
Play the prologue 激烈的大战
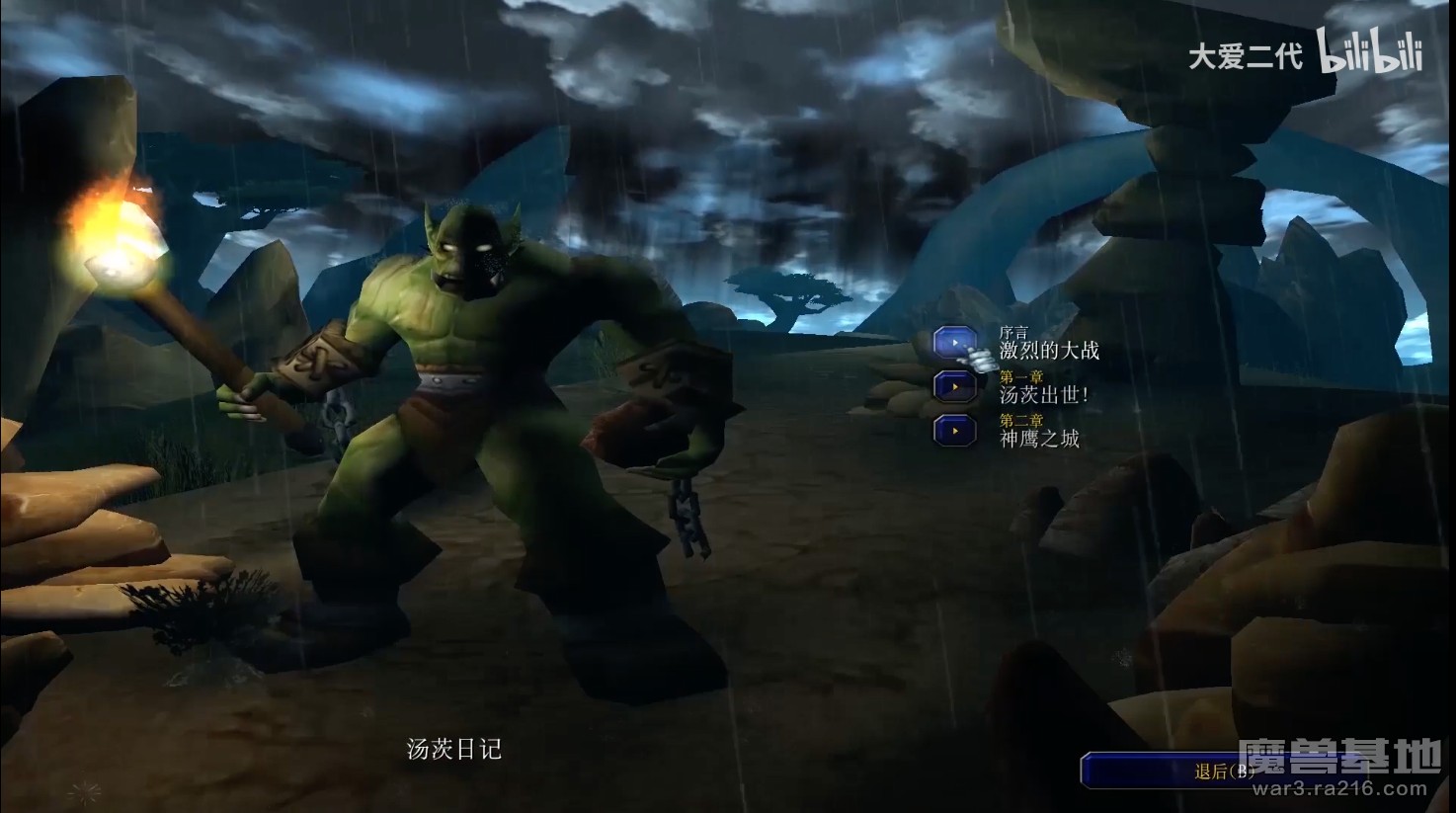(955, 343)
